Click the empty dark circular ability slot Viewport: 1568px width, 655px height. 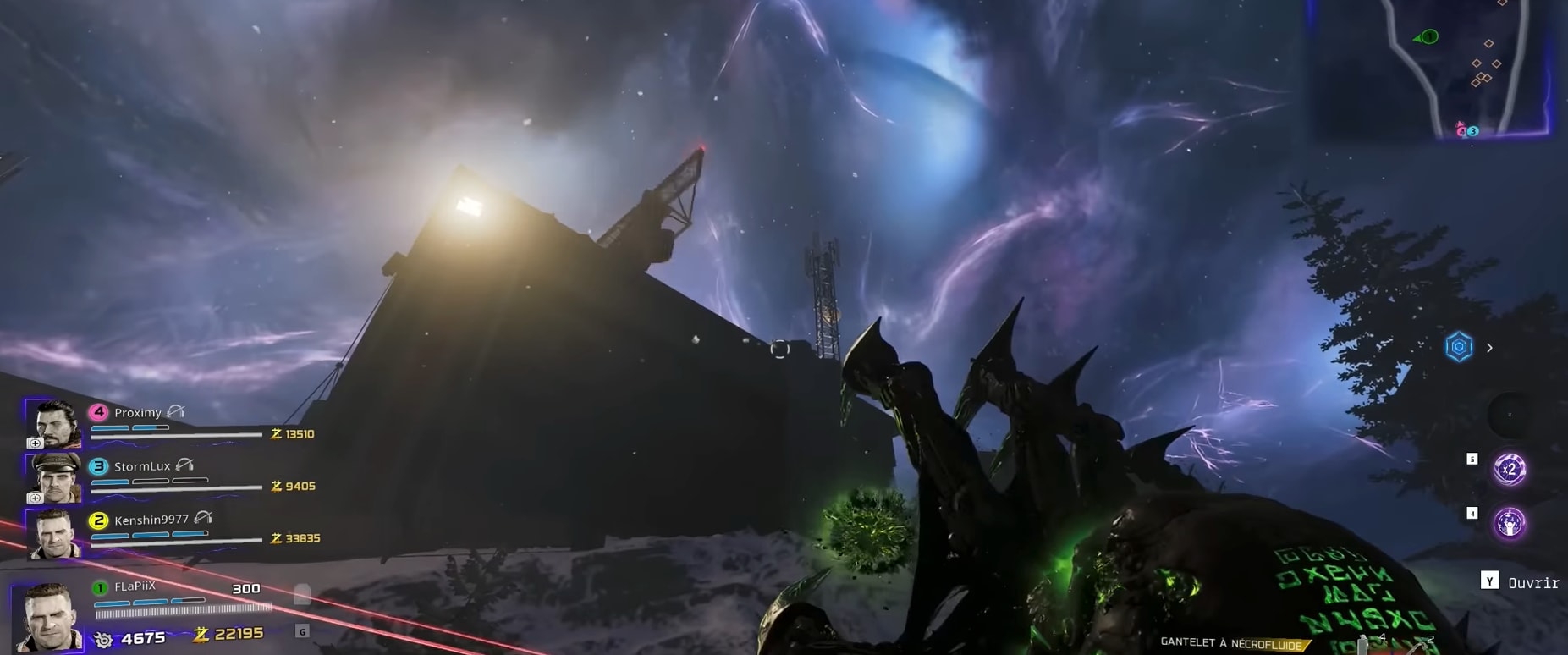tap(1508, 414)
